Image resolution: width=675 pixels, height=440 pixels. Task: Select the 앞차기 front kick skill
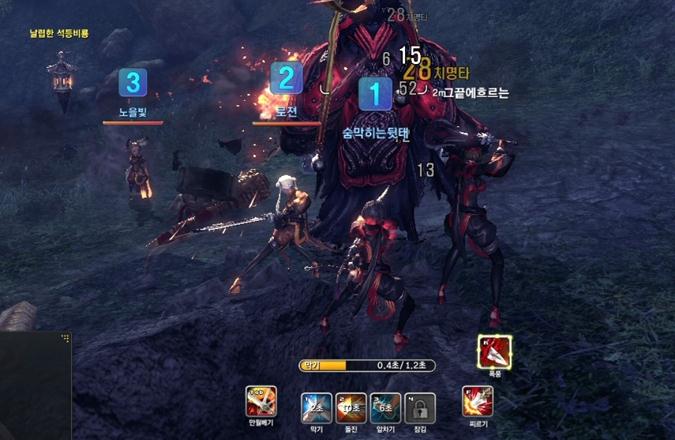click(x=384, y=405)
